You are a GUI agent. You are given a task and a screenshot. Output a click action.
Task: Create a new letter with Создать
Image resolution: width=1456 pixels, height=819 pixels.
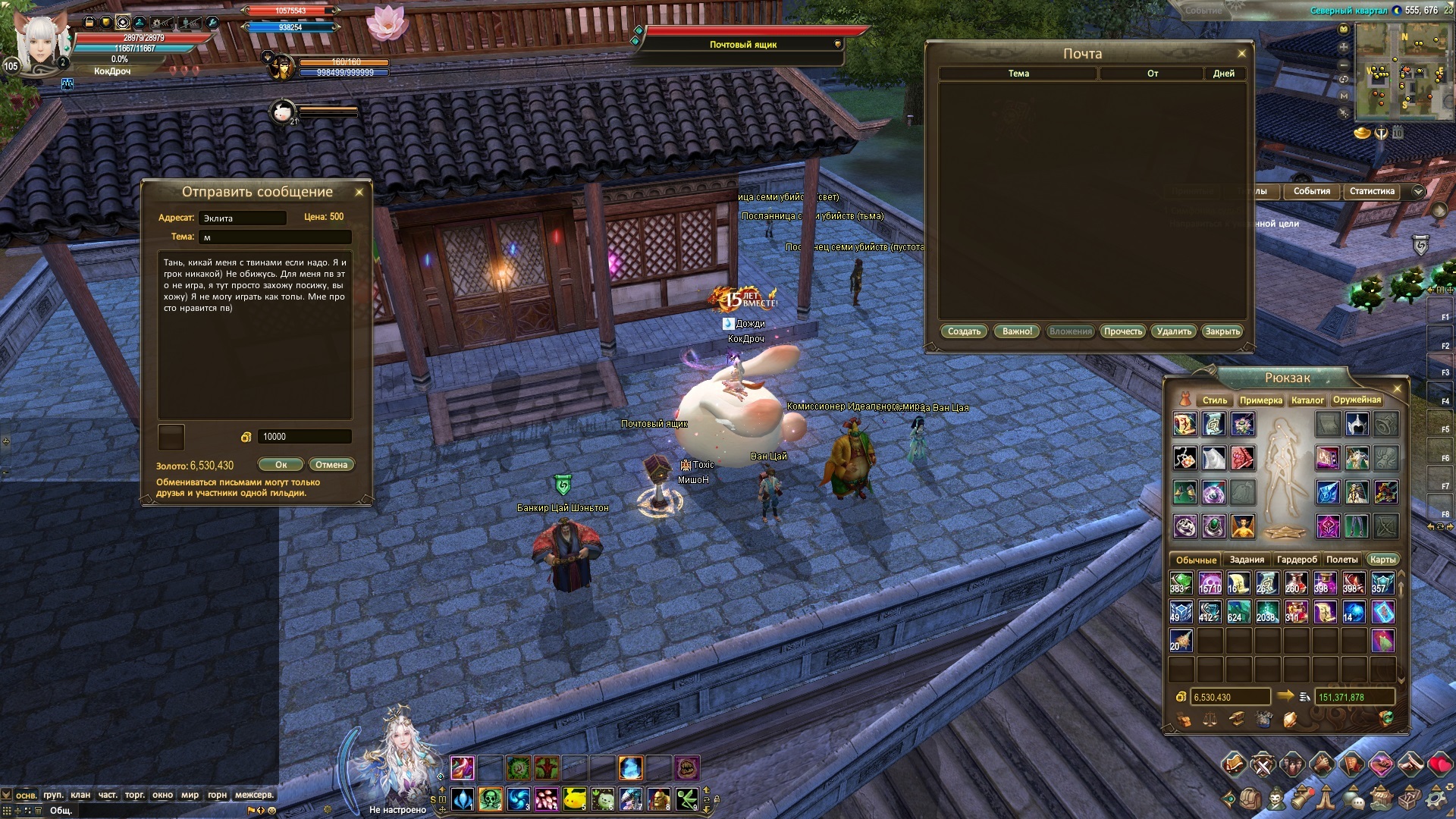(x=964, y=331)
